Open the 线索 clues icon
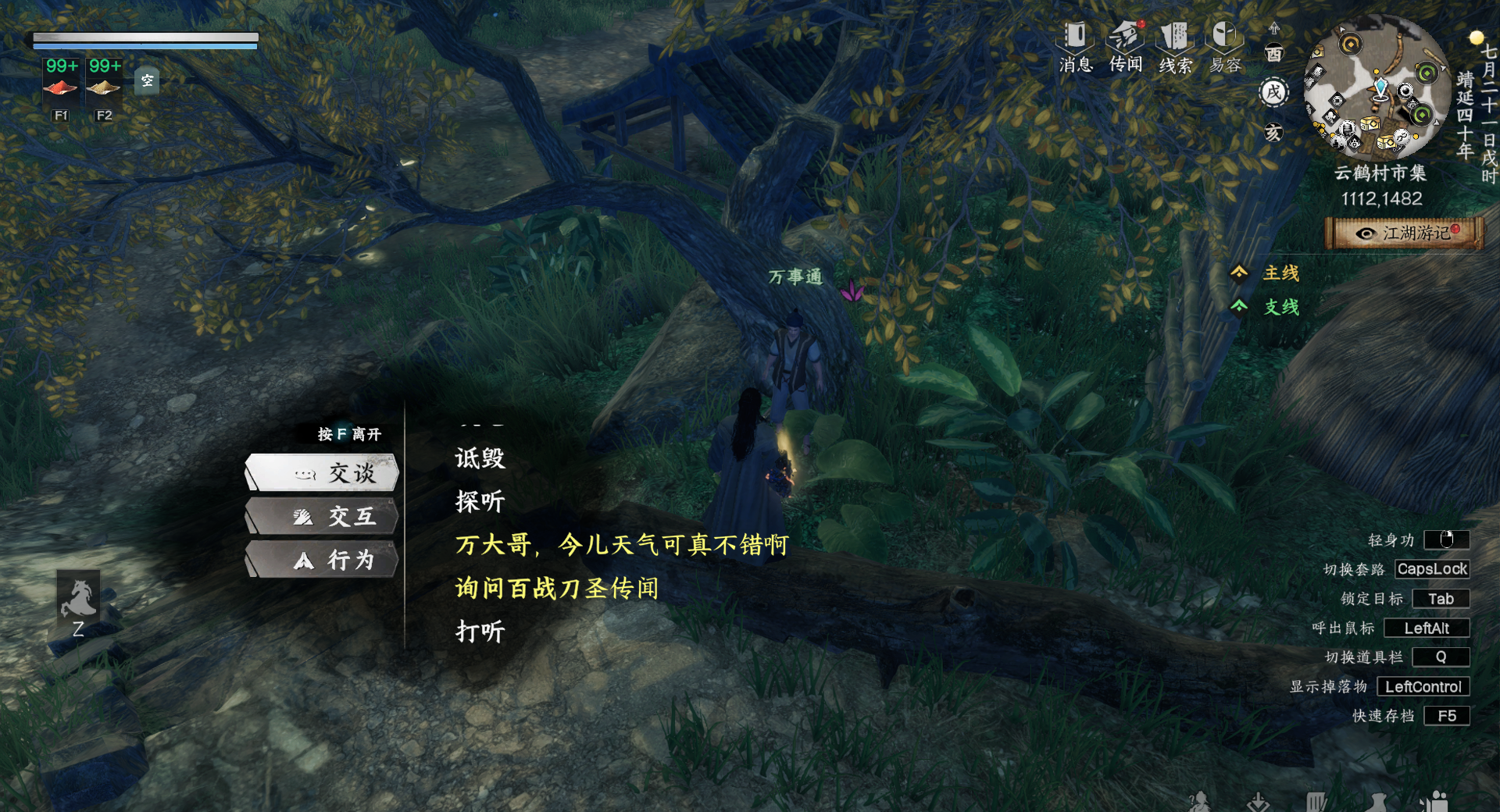This screenshot has width=1500, height=812. click(x=1174, y=43)
